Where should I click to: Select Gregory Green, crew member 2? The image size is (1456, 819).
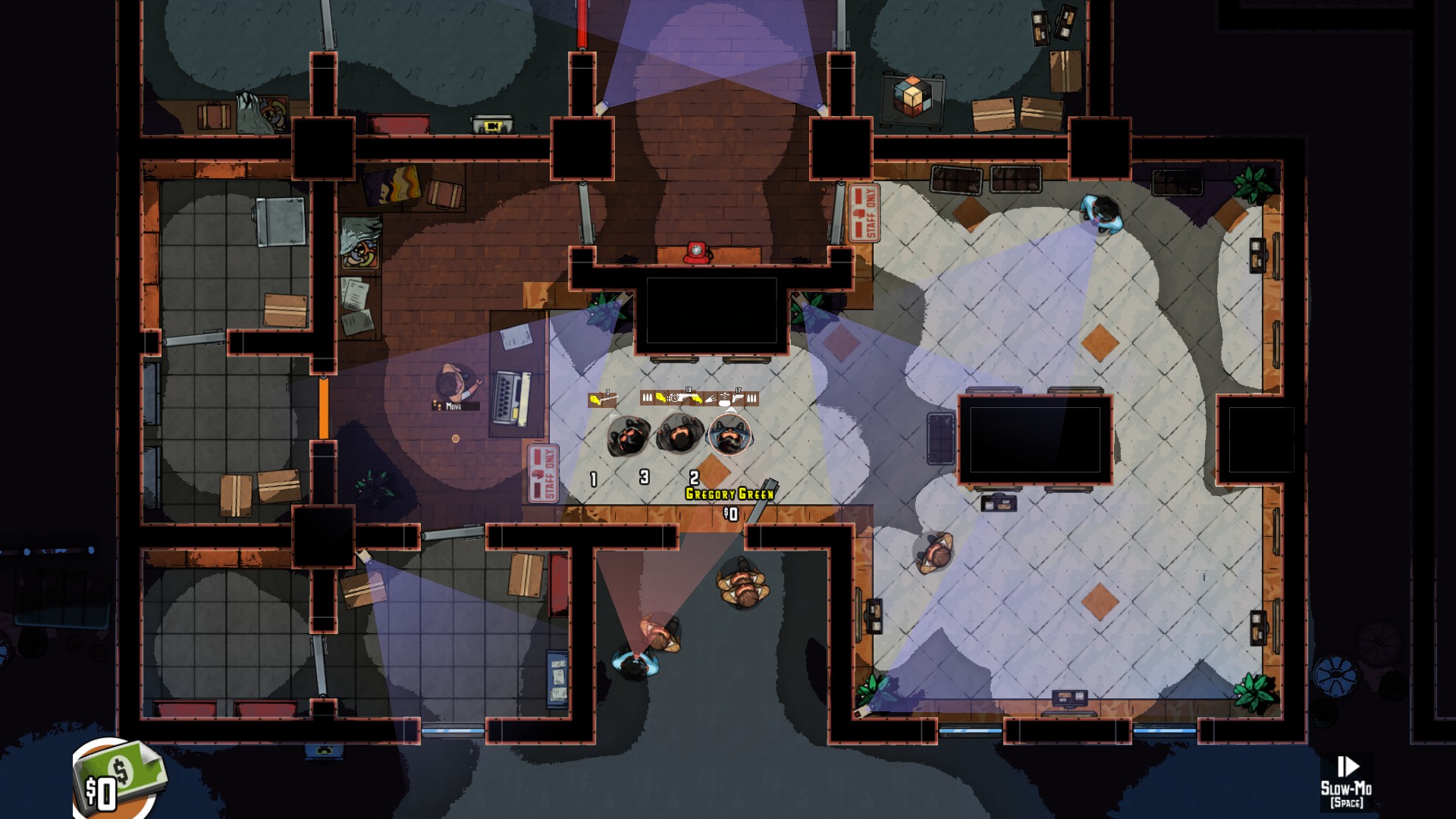(x=730, y=435)
